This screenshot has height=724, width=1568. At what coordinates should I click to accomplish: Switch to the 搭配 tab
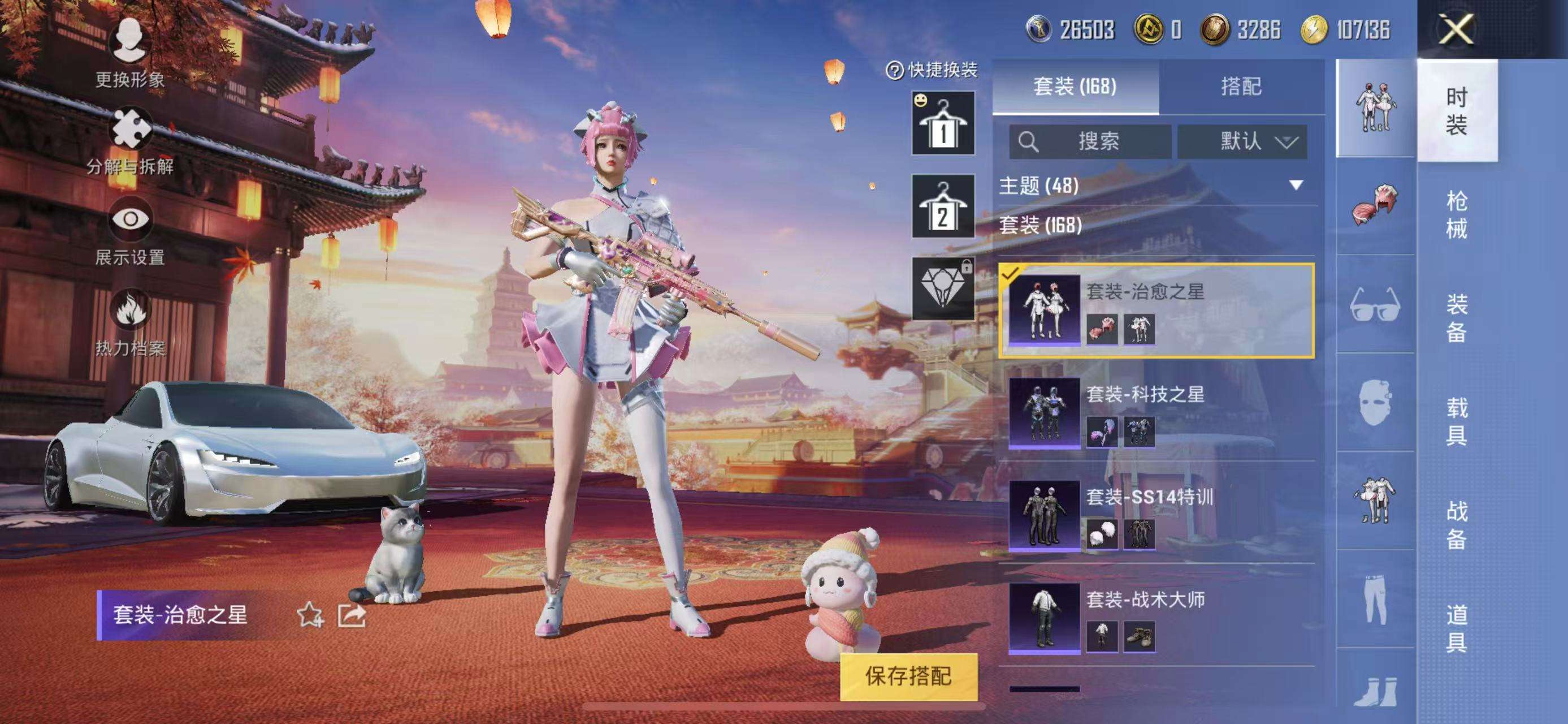pos(1241,87)
